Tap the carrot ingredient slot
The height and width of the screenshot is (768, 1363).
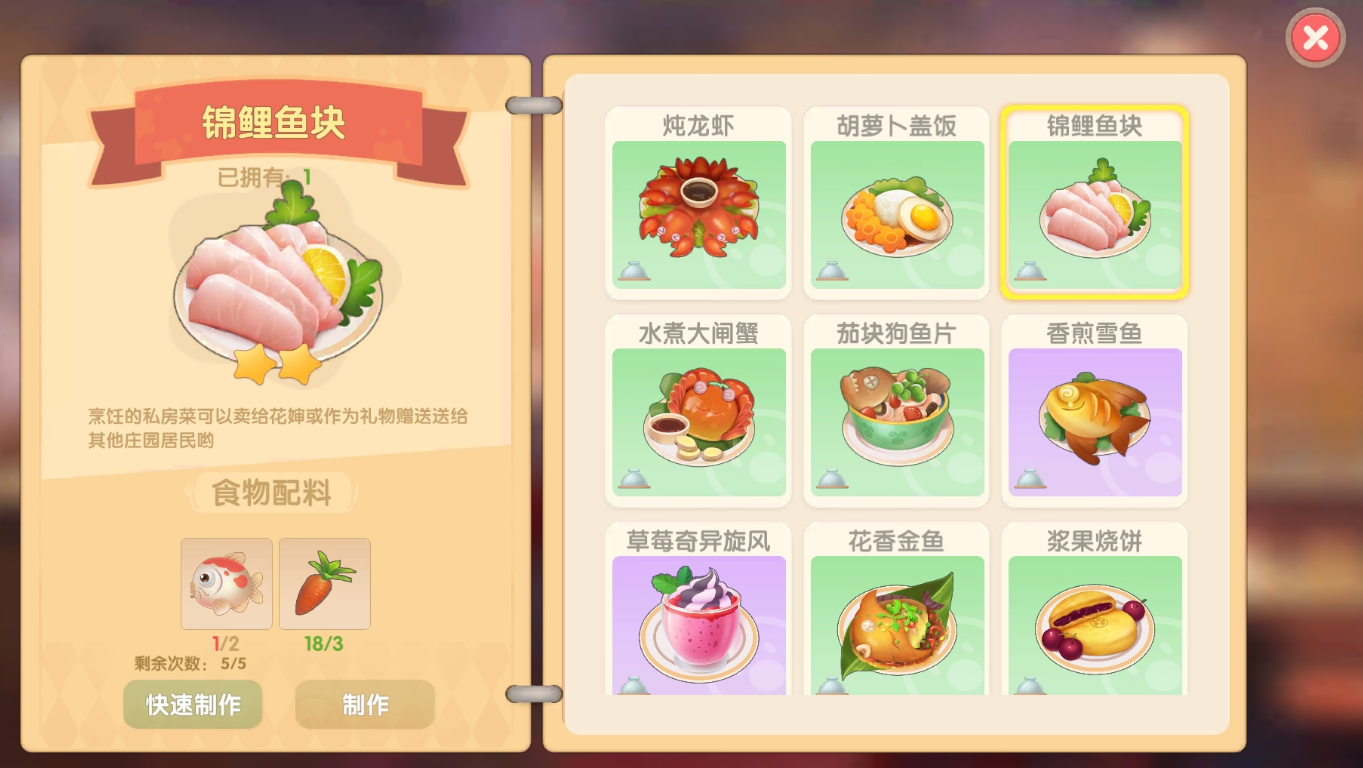[x=324, y=583]
